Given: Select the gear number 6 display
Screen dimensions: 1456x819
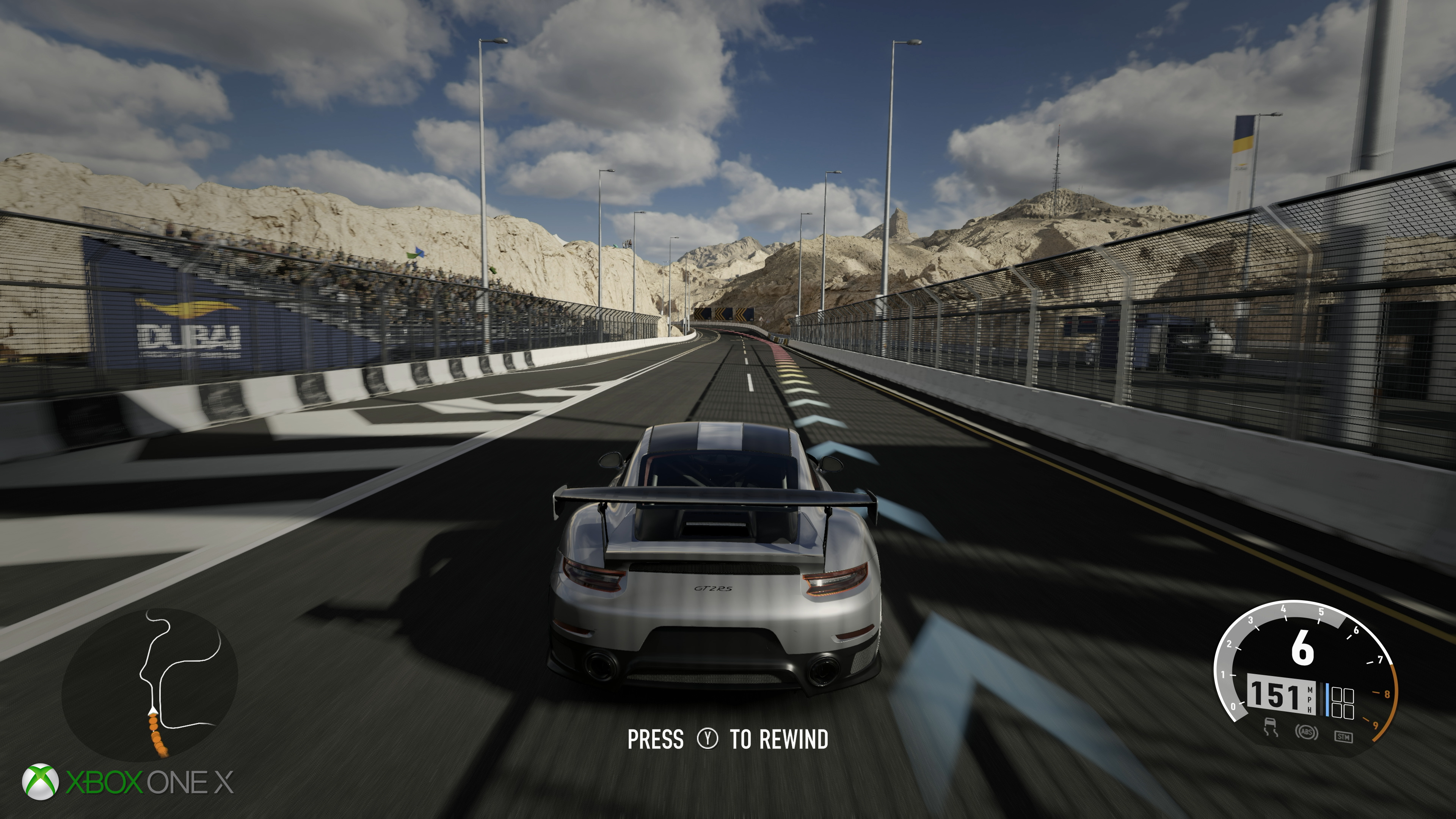Looking at the screenshot, I should pyautogui.click(x=1303, y=646).
